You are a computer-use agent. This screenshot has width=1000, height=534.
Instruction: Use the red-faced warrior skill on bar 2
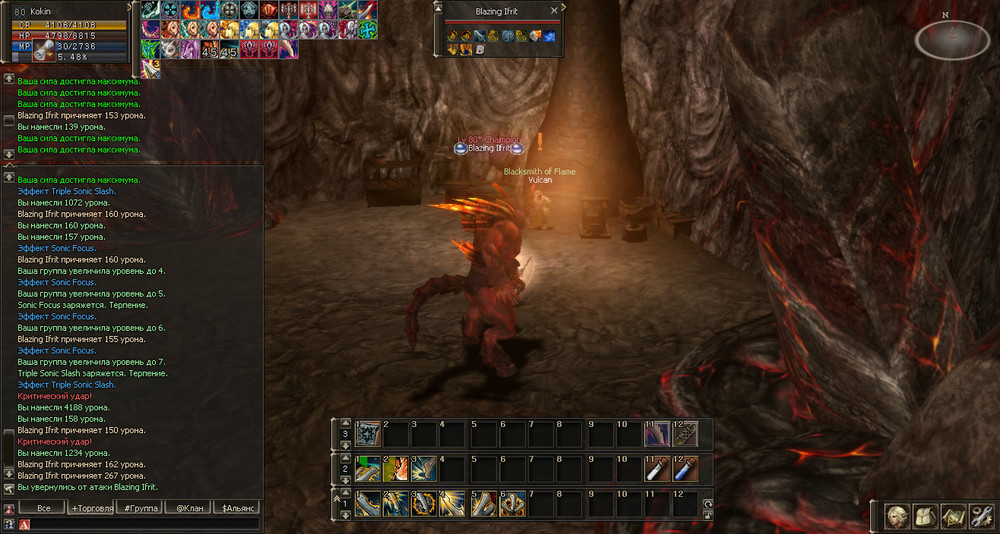click(x=397, y=468)
